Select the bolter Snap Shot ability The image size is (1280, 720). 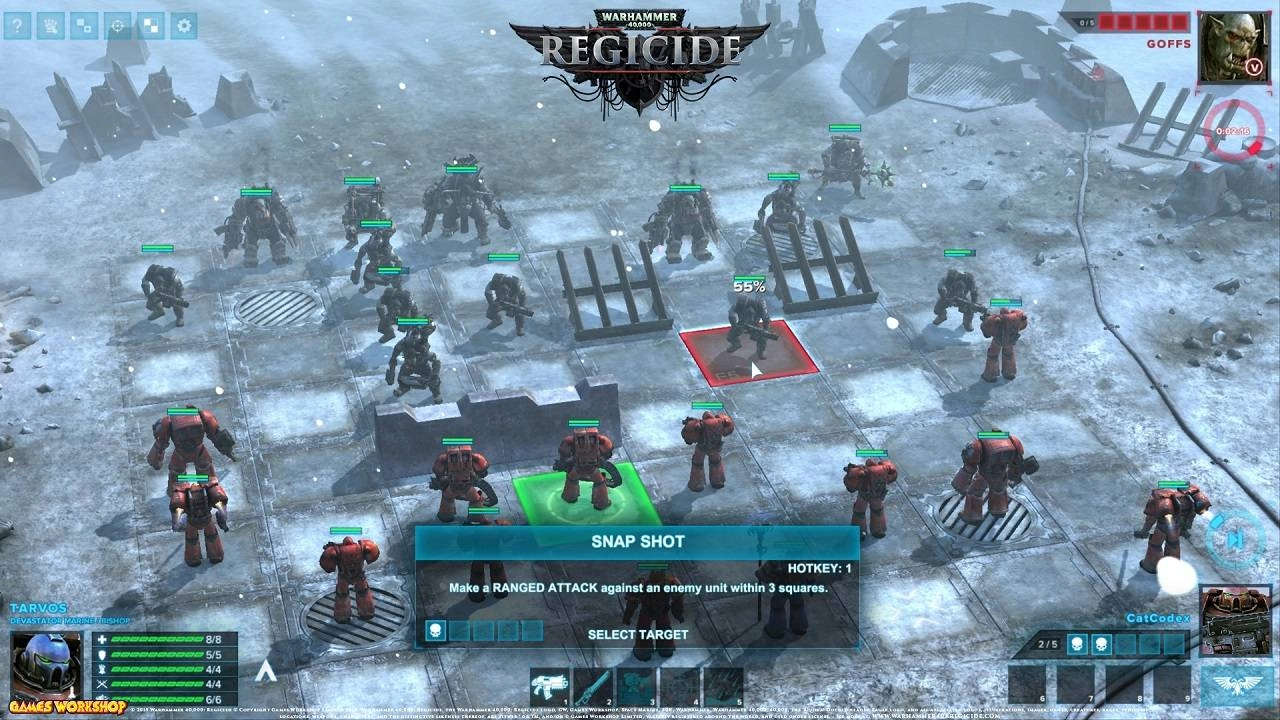[549, 687]
